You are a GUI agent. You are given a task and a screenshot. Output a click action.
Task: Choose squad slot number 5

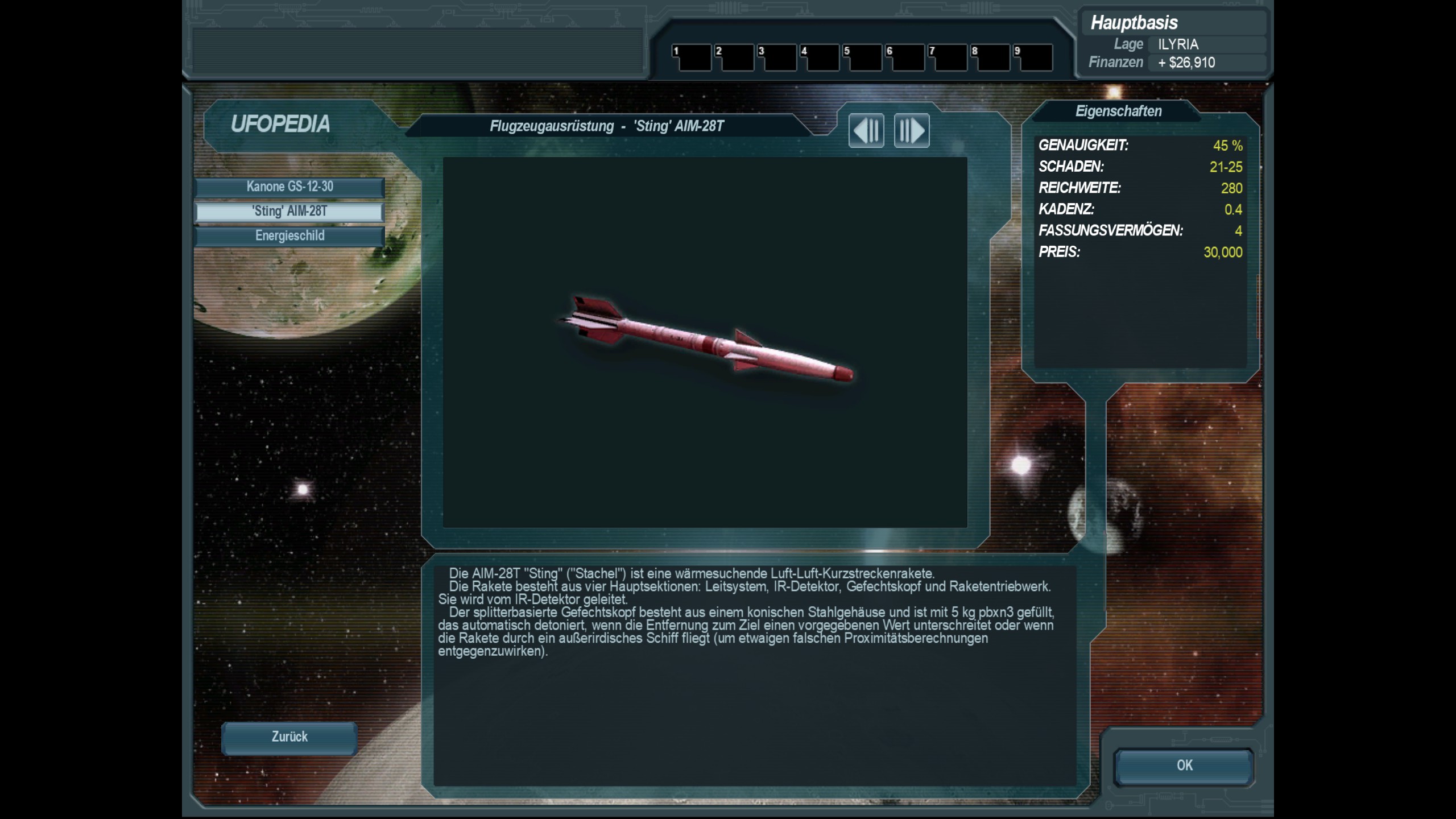tap(863, 58)
